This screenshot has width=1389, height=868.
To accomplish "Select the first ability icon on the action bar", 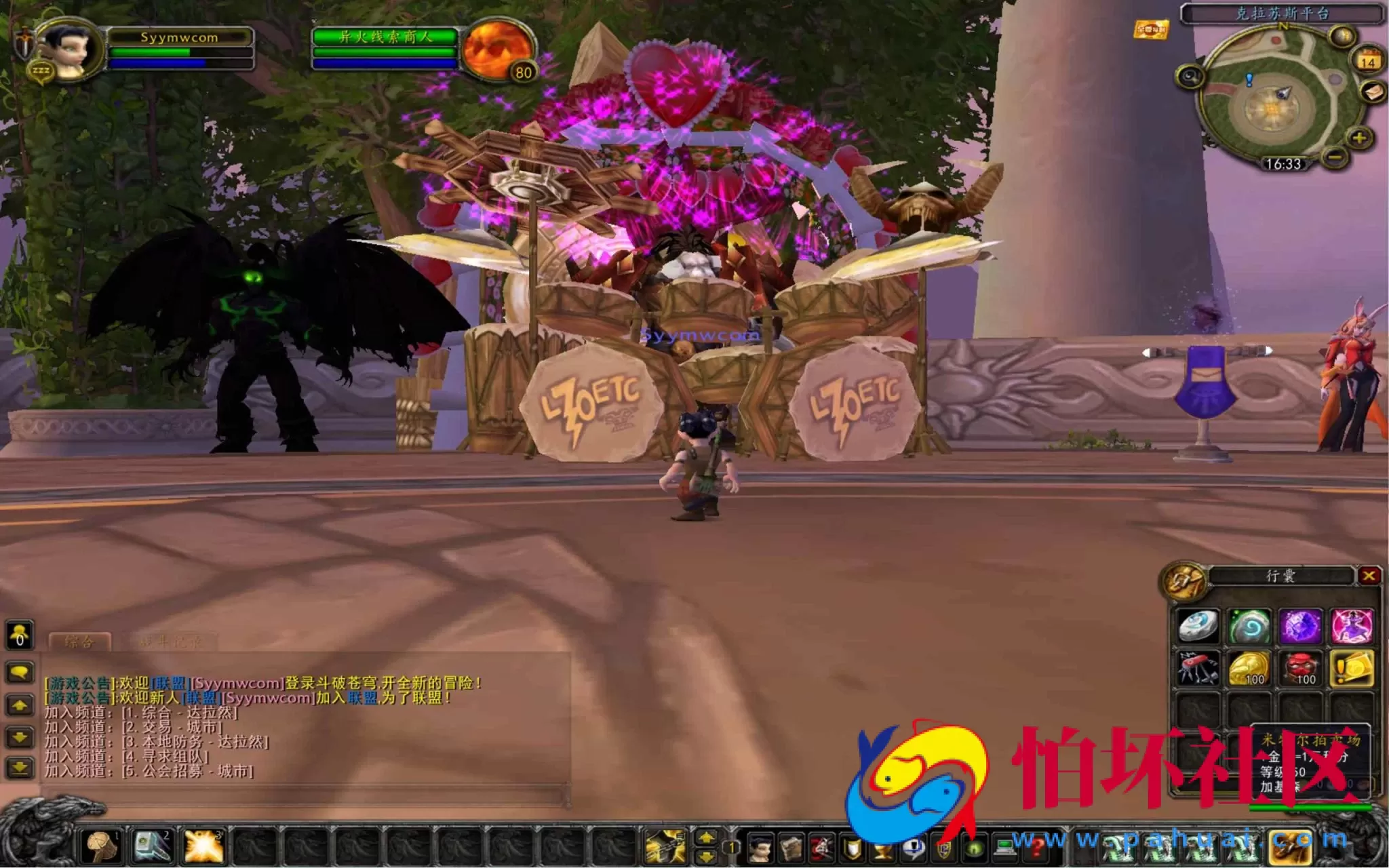I will (x=101, y=845).
